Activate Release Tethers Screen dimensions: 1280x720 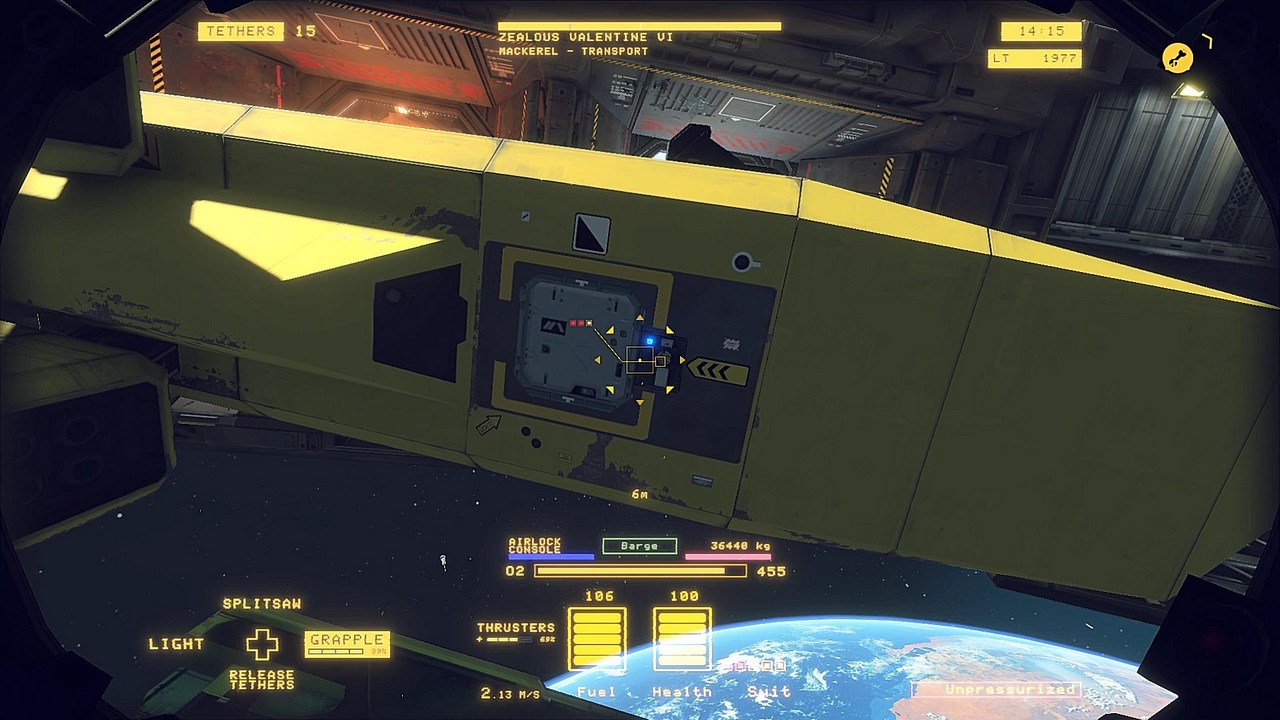pos(262,680)
